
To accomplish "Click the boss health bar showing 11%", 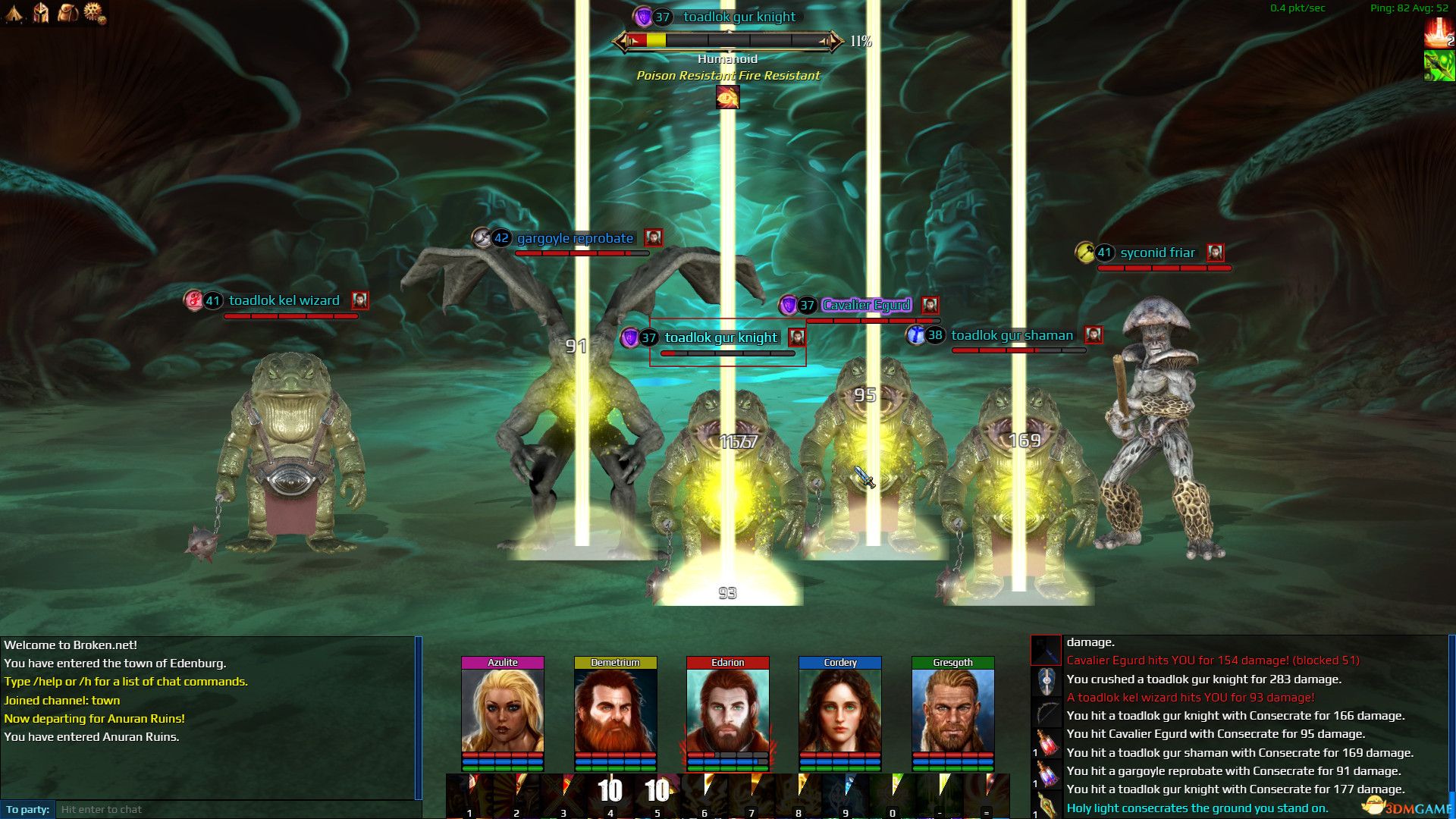I will pos(728,42).
